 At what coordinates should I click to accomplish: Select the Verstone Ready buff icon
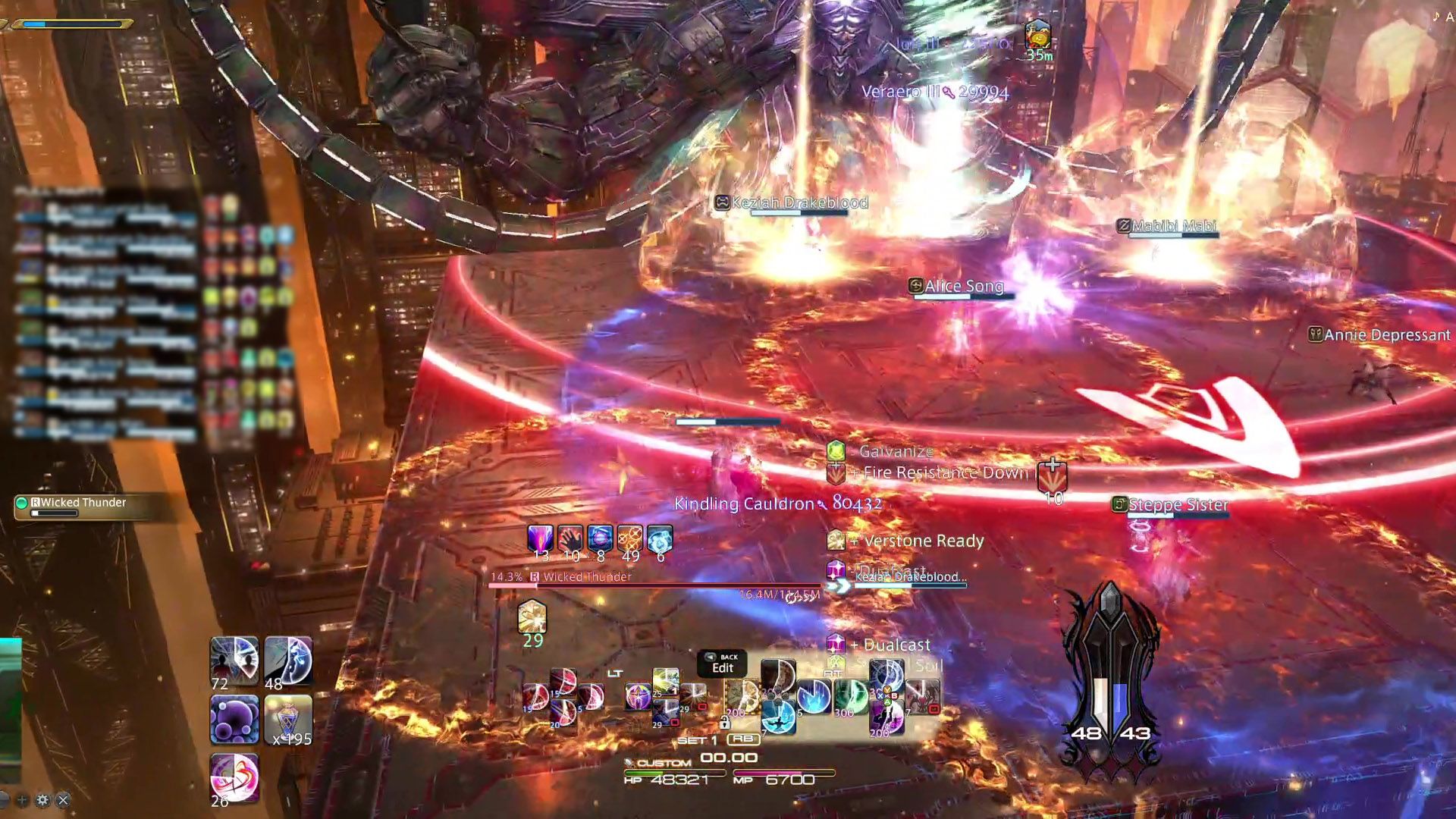click(x=836, y=541)
